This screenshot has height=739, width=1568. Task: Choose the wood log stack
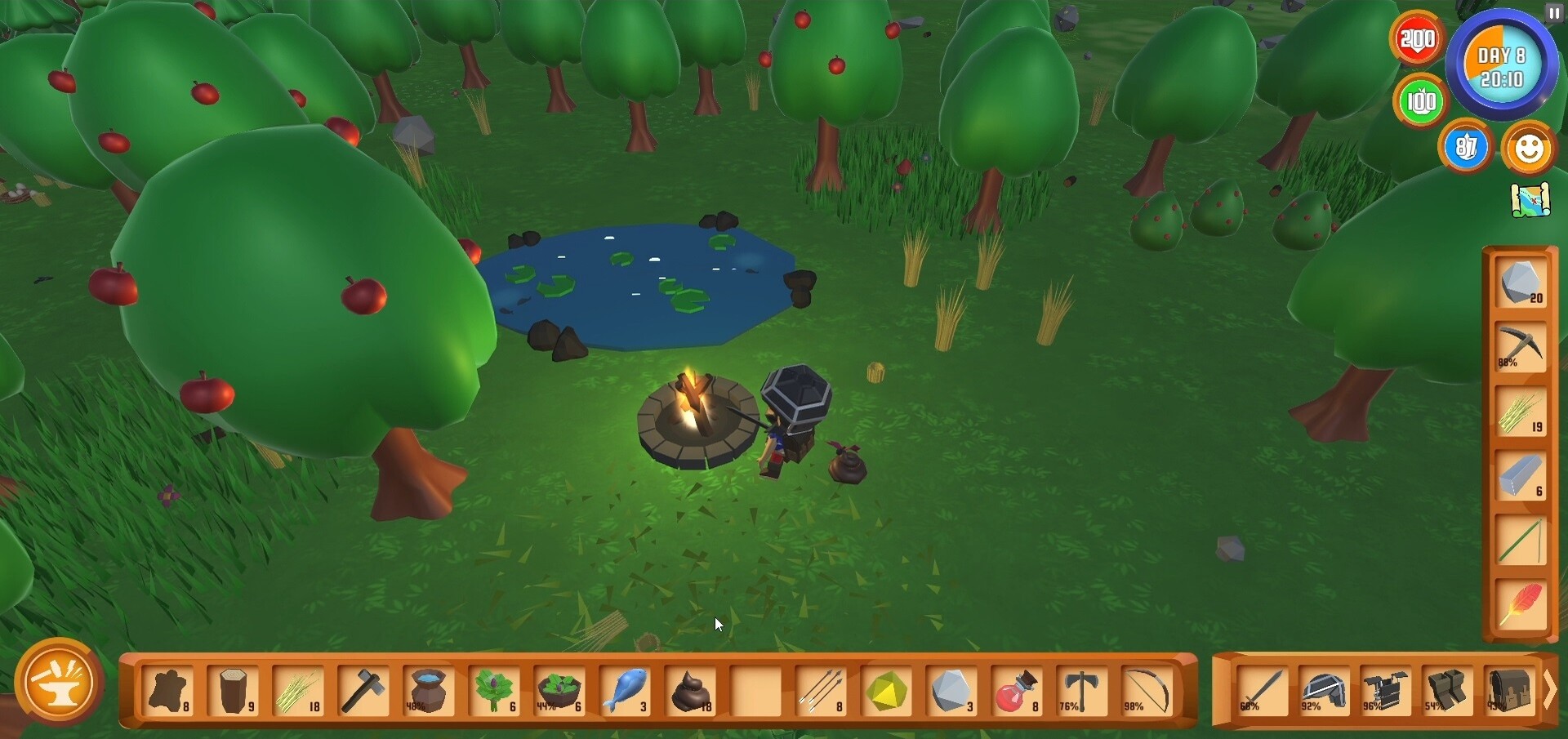(x=234, y=691)
